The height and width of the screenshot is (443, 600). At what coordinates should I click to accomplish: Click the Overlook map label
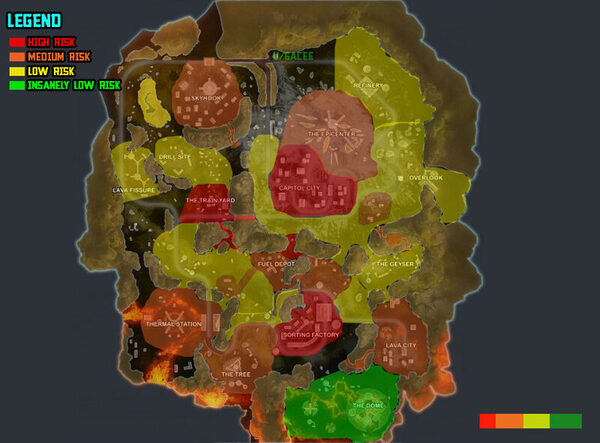click(x=425, y=178)
